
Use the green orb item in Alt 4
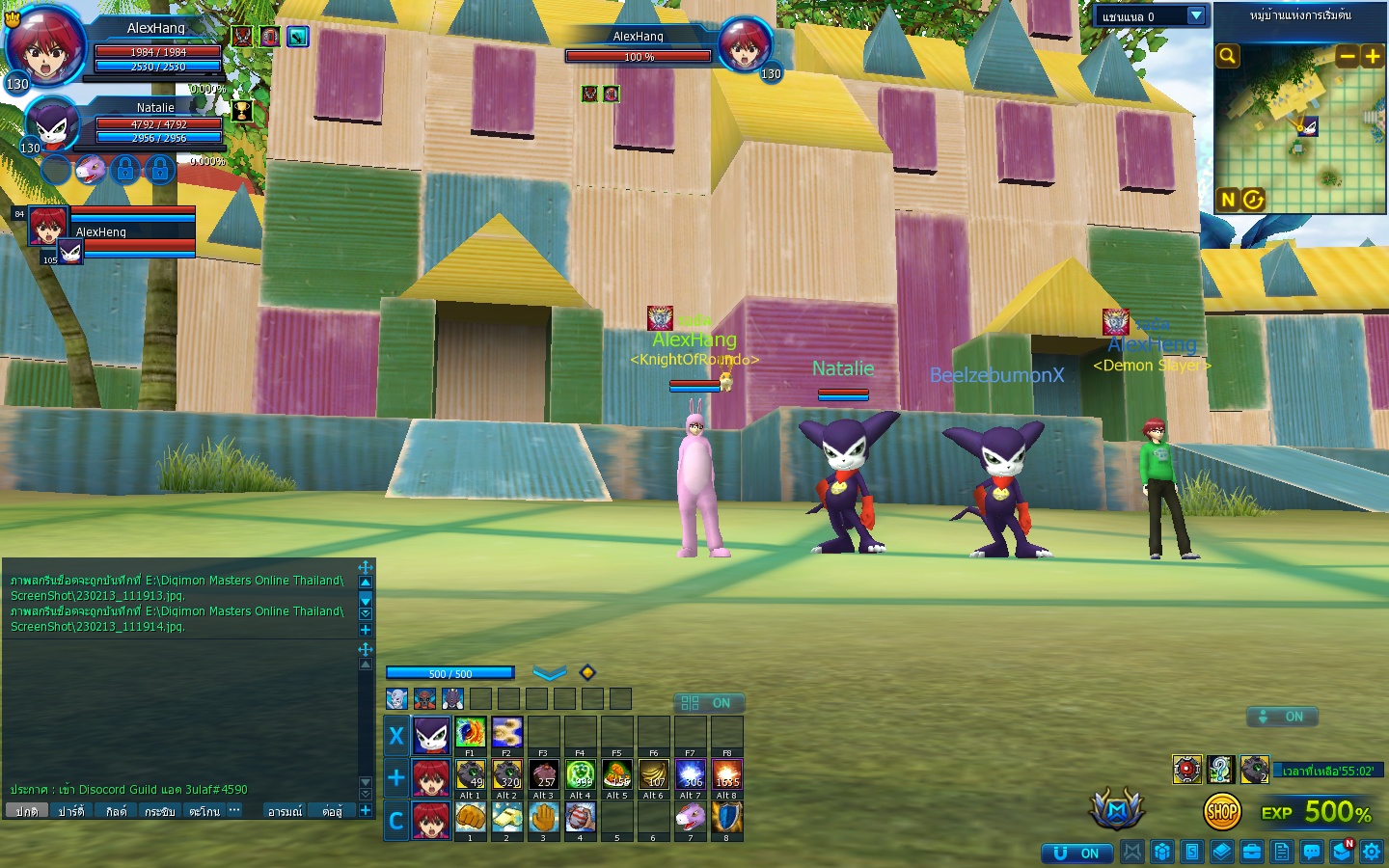point(580,774)
